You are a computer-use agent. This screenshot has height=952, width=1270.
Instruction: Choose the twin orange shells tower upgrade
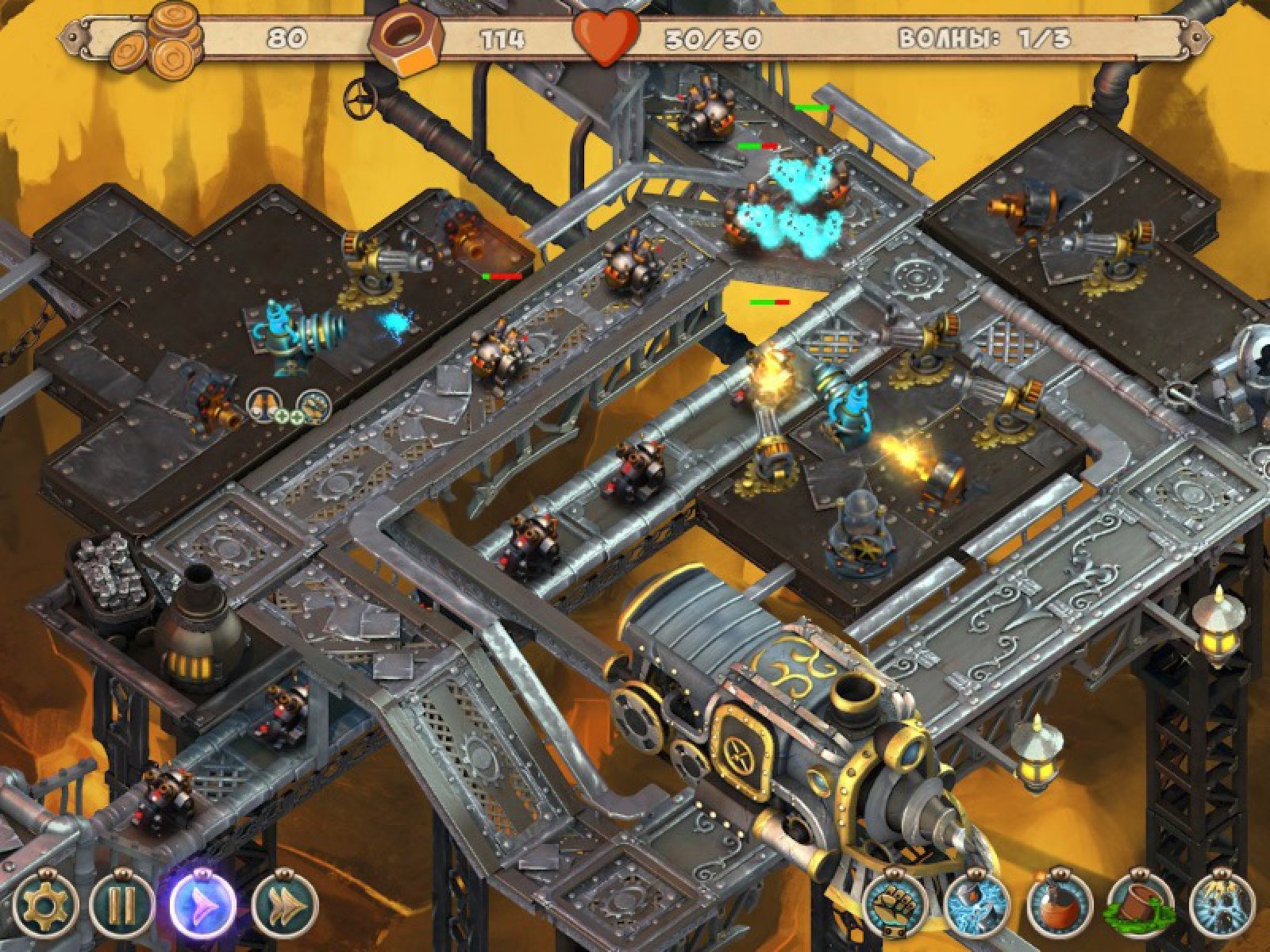262,405
